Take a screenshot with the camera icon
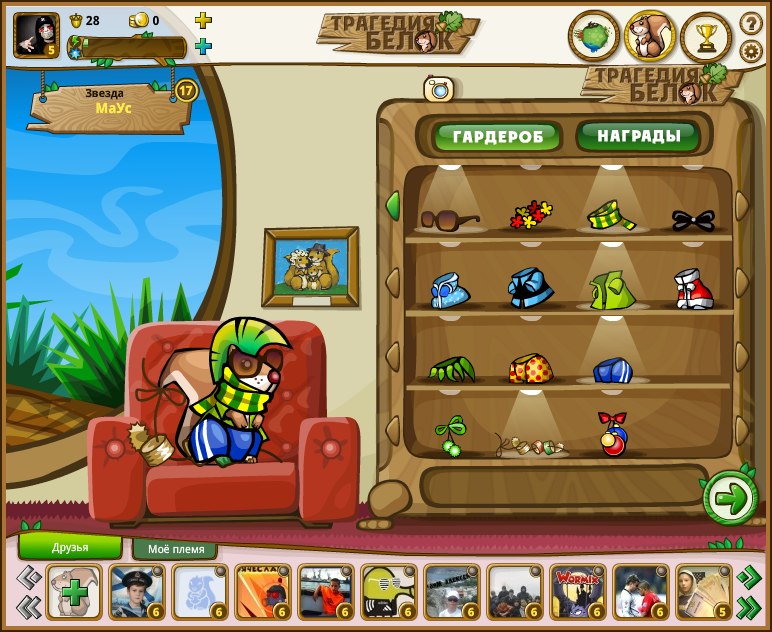Screen dimensions: 772x632 439,89
